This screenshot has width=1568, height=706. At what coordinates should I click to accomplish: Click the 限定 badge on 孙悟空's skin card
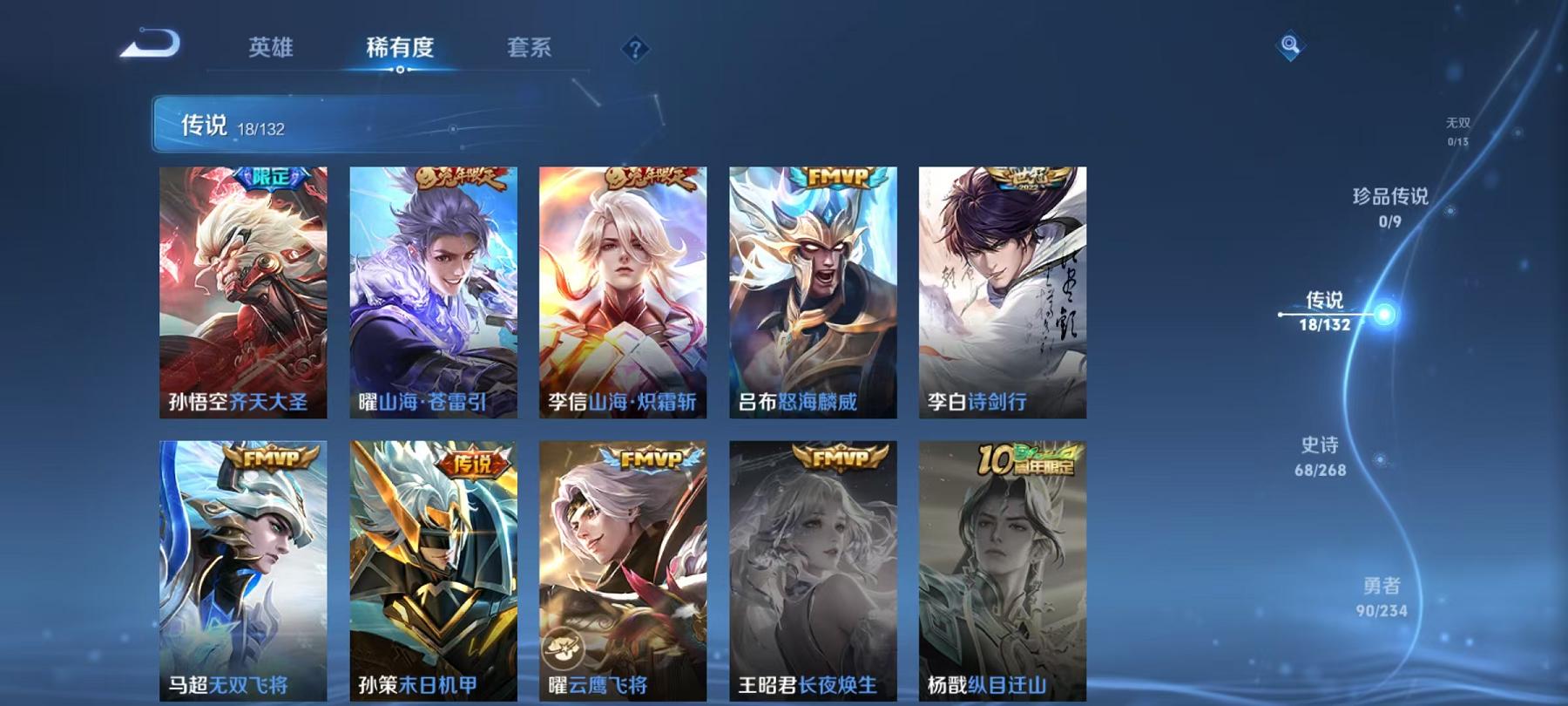271,177
